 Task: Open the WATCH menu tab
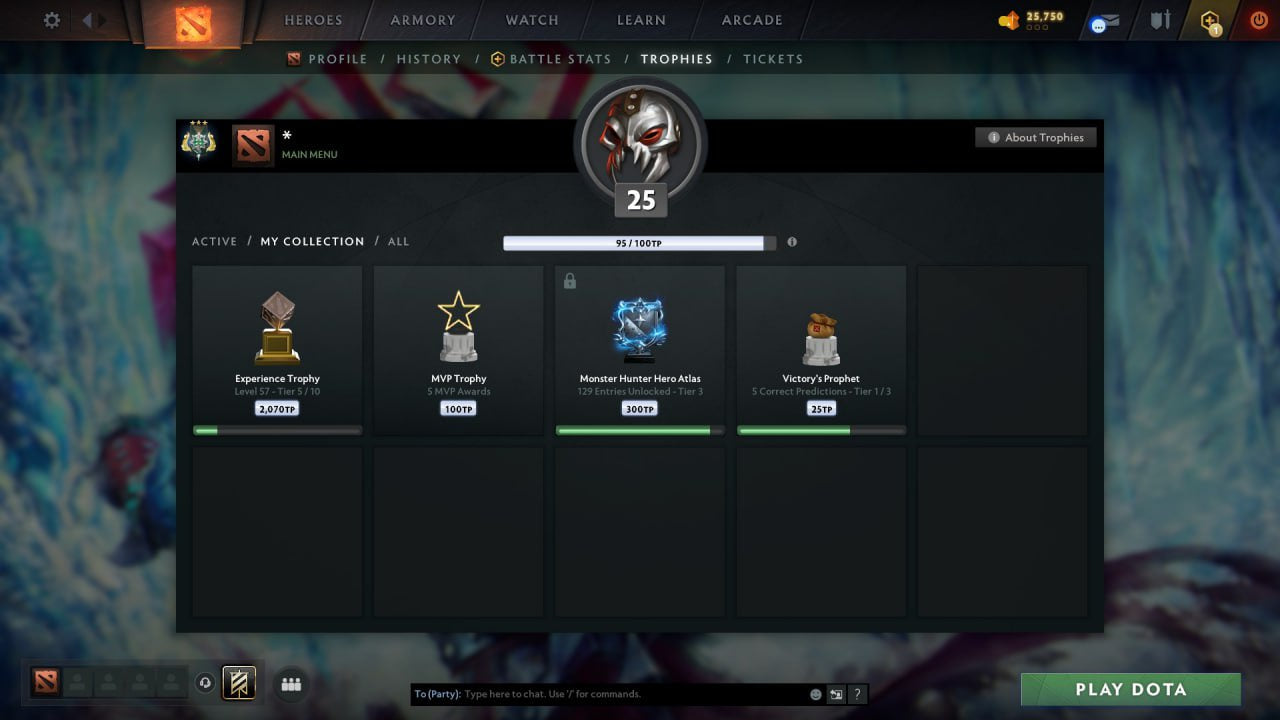coord(531,20)
